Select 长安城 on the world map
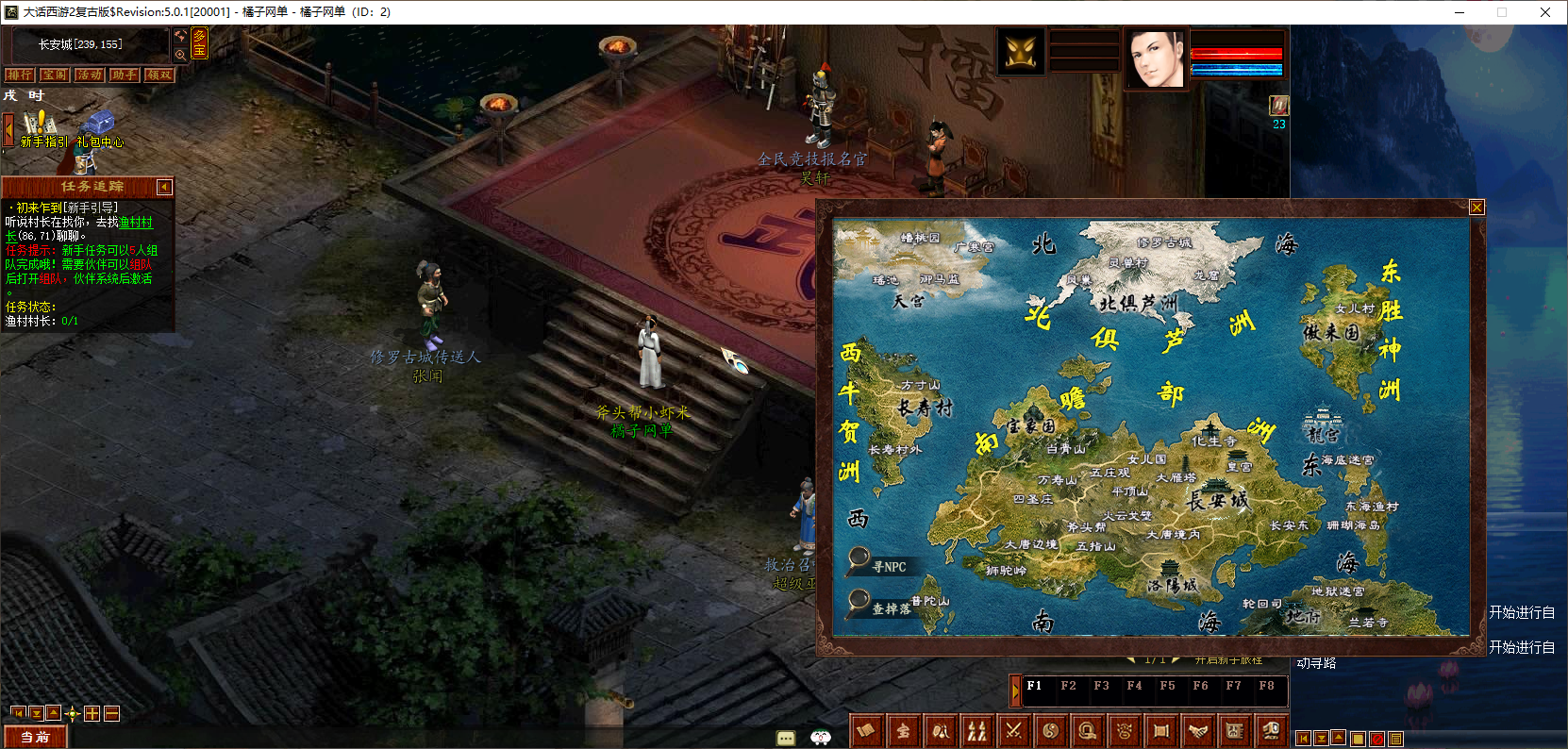The width and height of the screenshot is (1568, 749). 1216,501
